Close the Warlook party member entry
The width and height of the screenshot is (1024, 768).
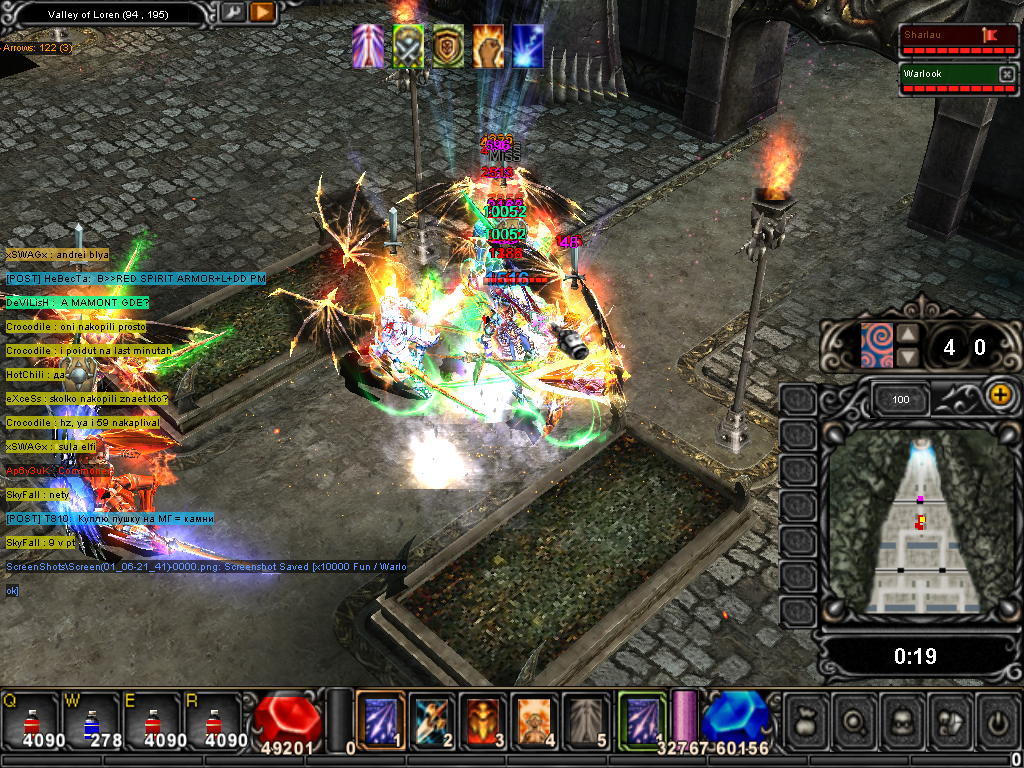point(1006,74)
